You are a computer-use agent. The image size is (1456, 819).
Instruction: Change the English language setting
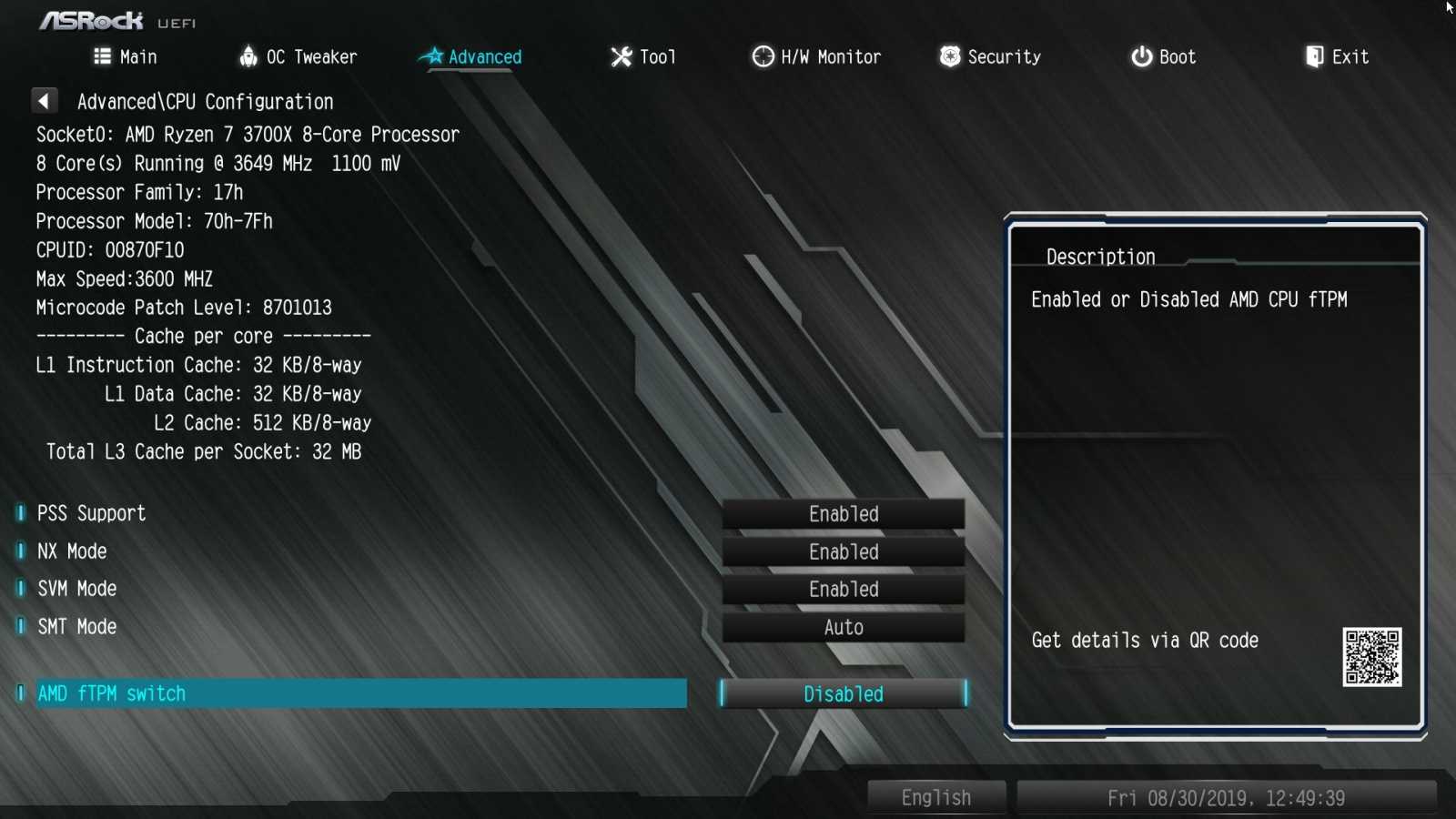point(936,798)
